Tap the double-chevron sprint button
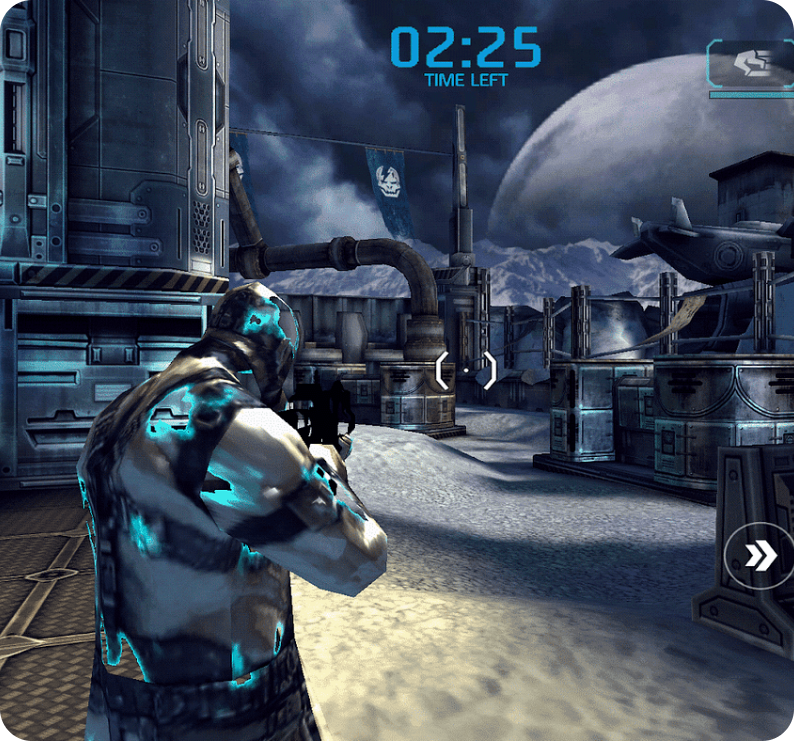794x741 pixels. pyautogui.click(x=761, y=557)
